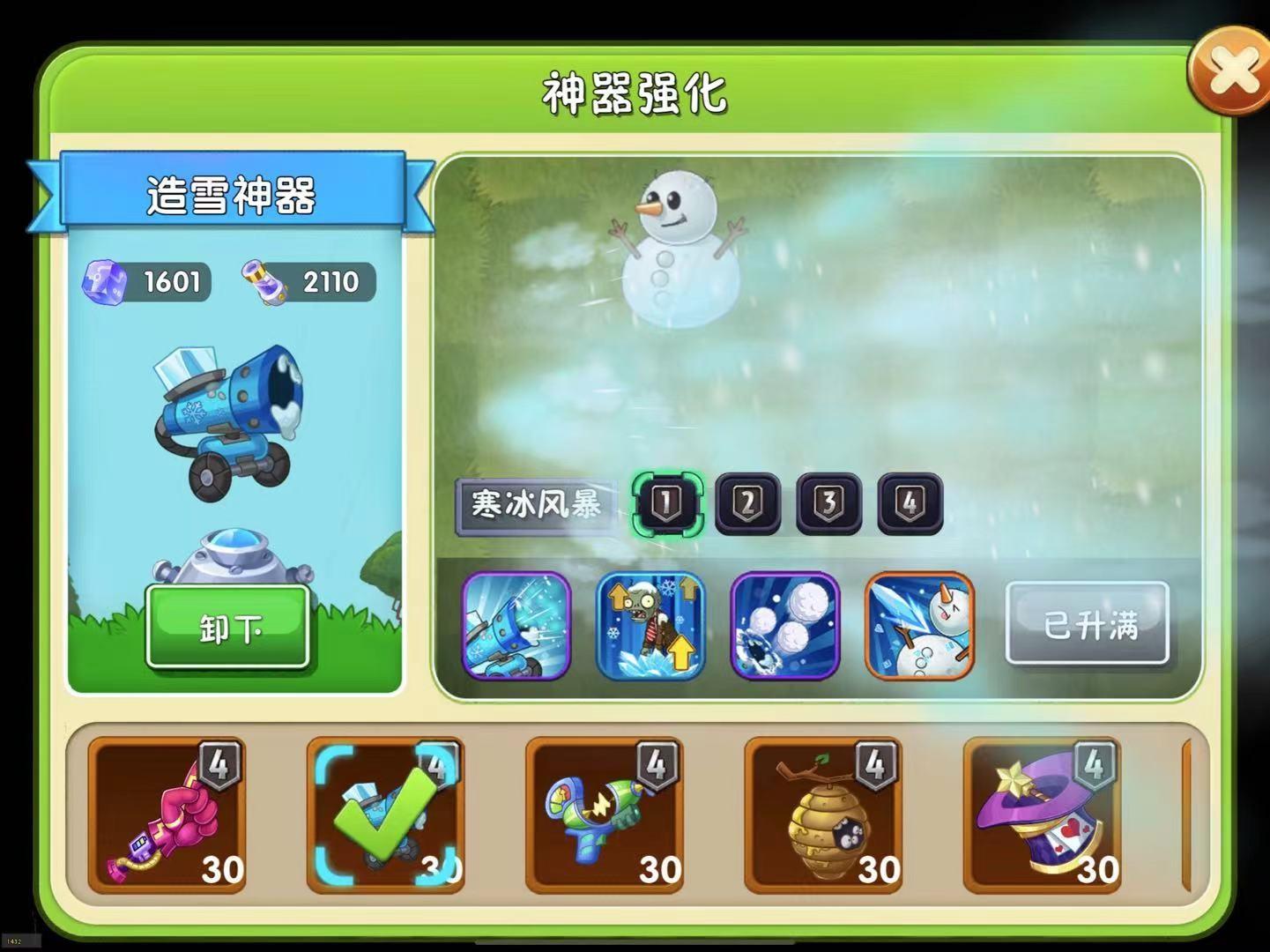Image resolution: width=1270 pixels, height=952 pixels.
Task: Select level 1 of 寒冰风暴 skill
Action: (x=665, y=502)
